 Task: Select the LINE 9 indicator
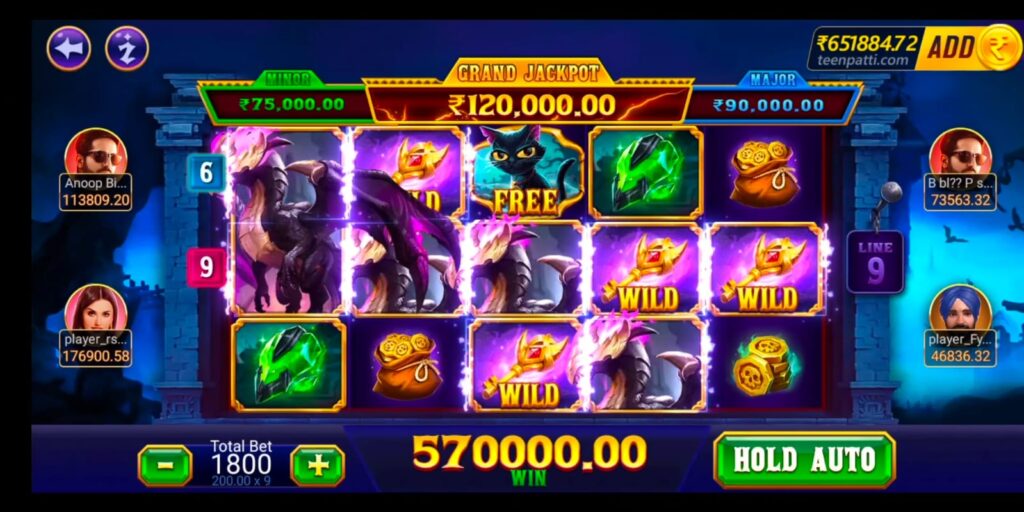click(875, 262)
